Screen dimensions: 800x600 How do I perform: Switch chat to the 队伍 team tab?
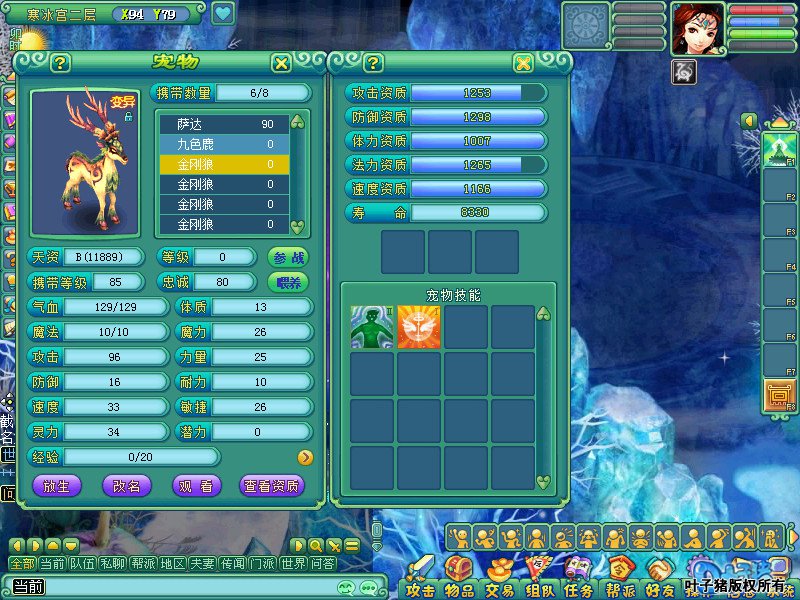pos(83,564)
